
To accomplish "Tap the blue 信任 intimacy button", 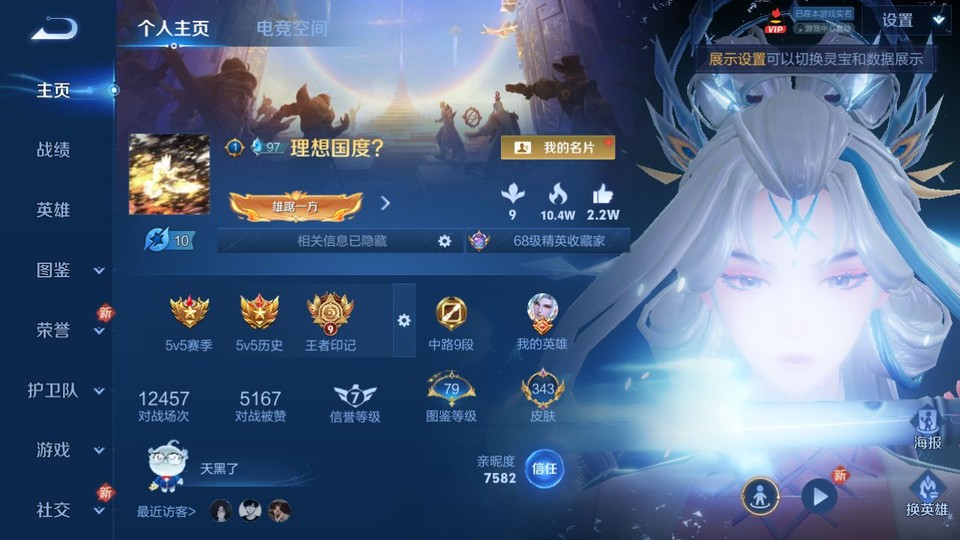I will point(544,468).
